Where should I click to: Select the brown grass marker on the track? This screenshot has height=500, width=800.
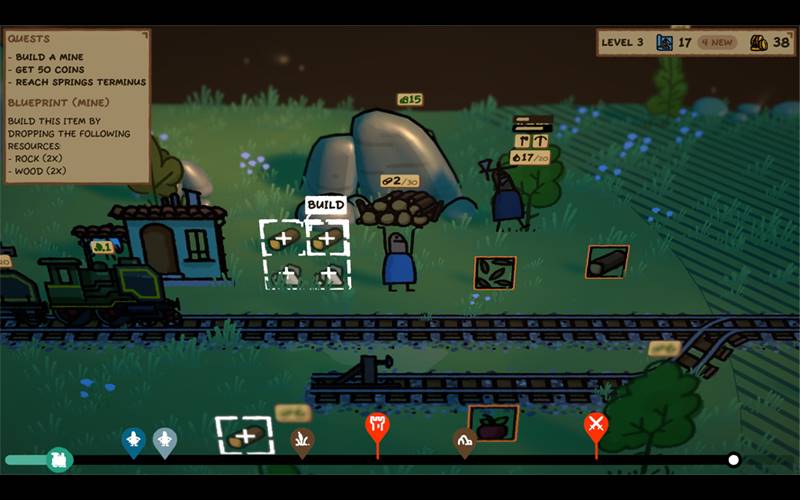(x=302, y=438)
